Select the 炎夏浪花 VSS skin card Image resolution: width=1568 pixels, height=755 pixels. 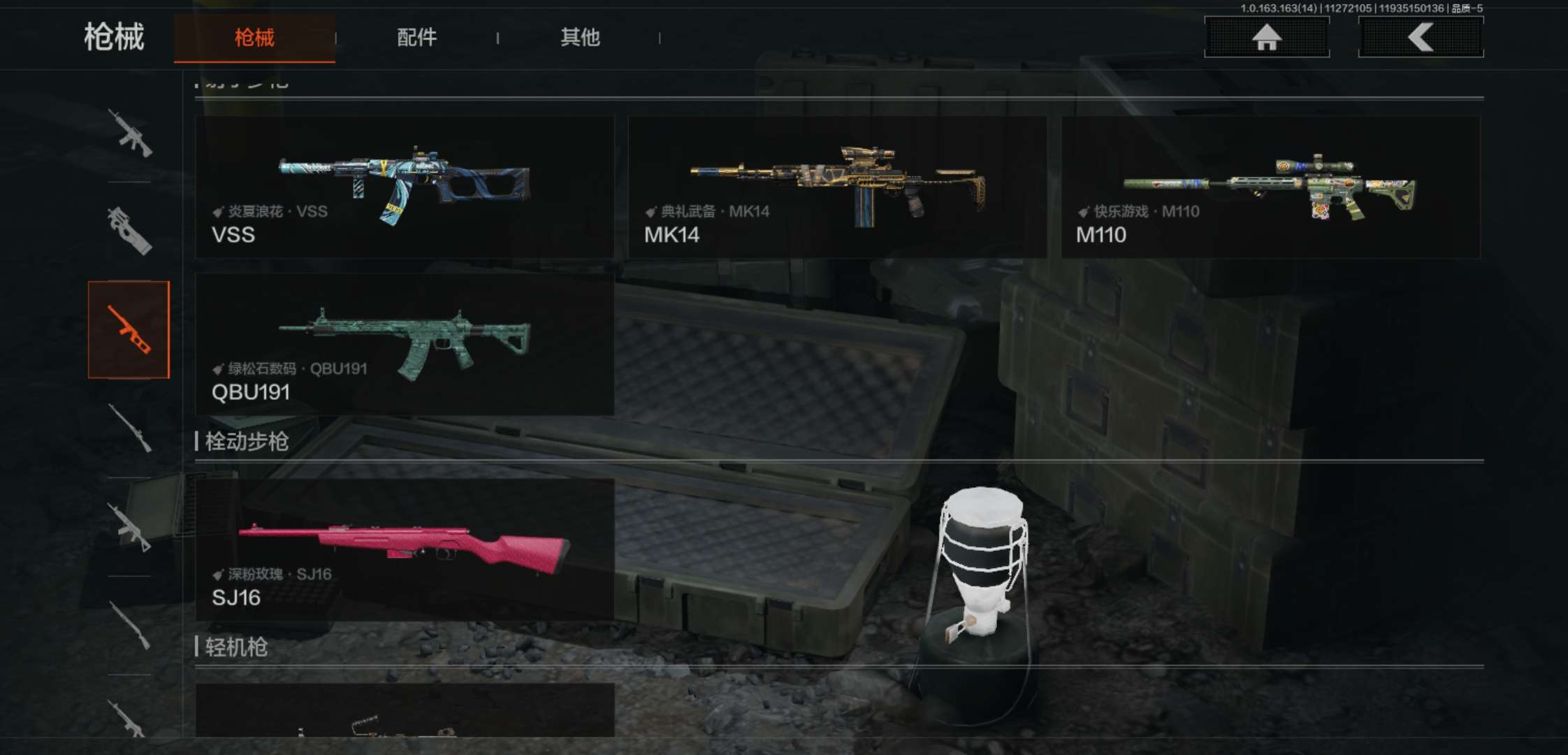point(405,187)
